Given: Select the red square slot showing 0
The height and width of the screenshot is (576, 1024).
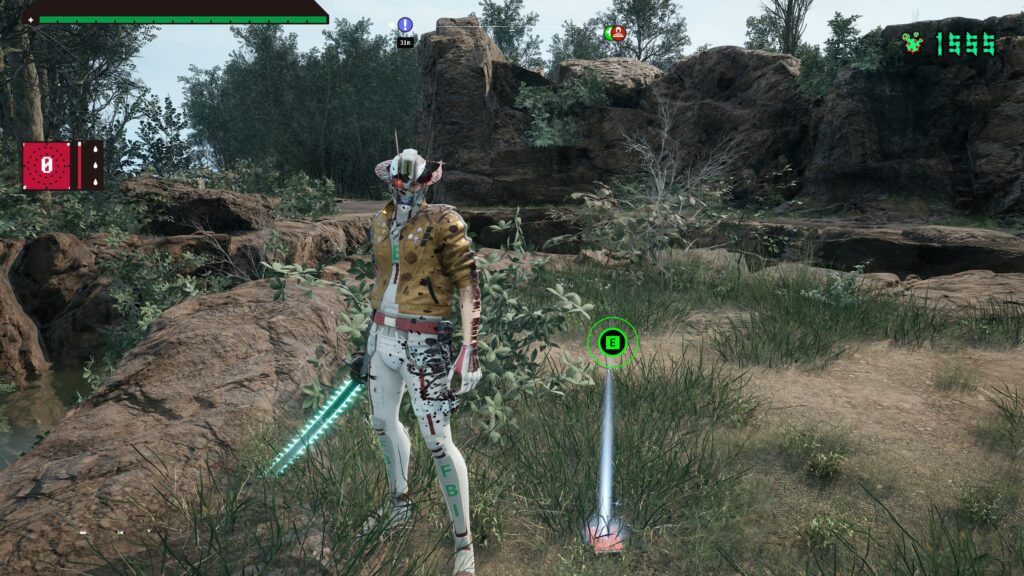Looking at the screenshot, I should [47, 165].
